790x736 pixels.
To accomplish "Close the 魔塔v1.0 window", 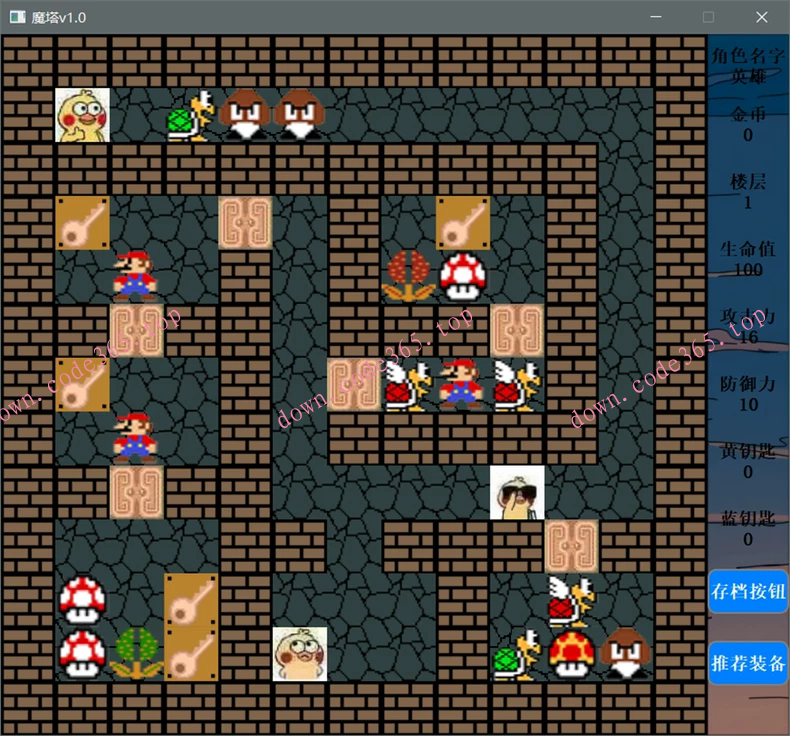I will click(x=761, y=17).
